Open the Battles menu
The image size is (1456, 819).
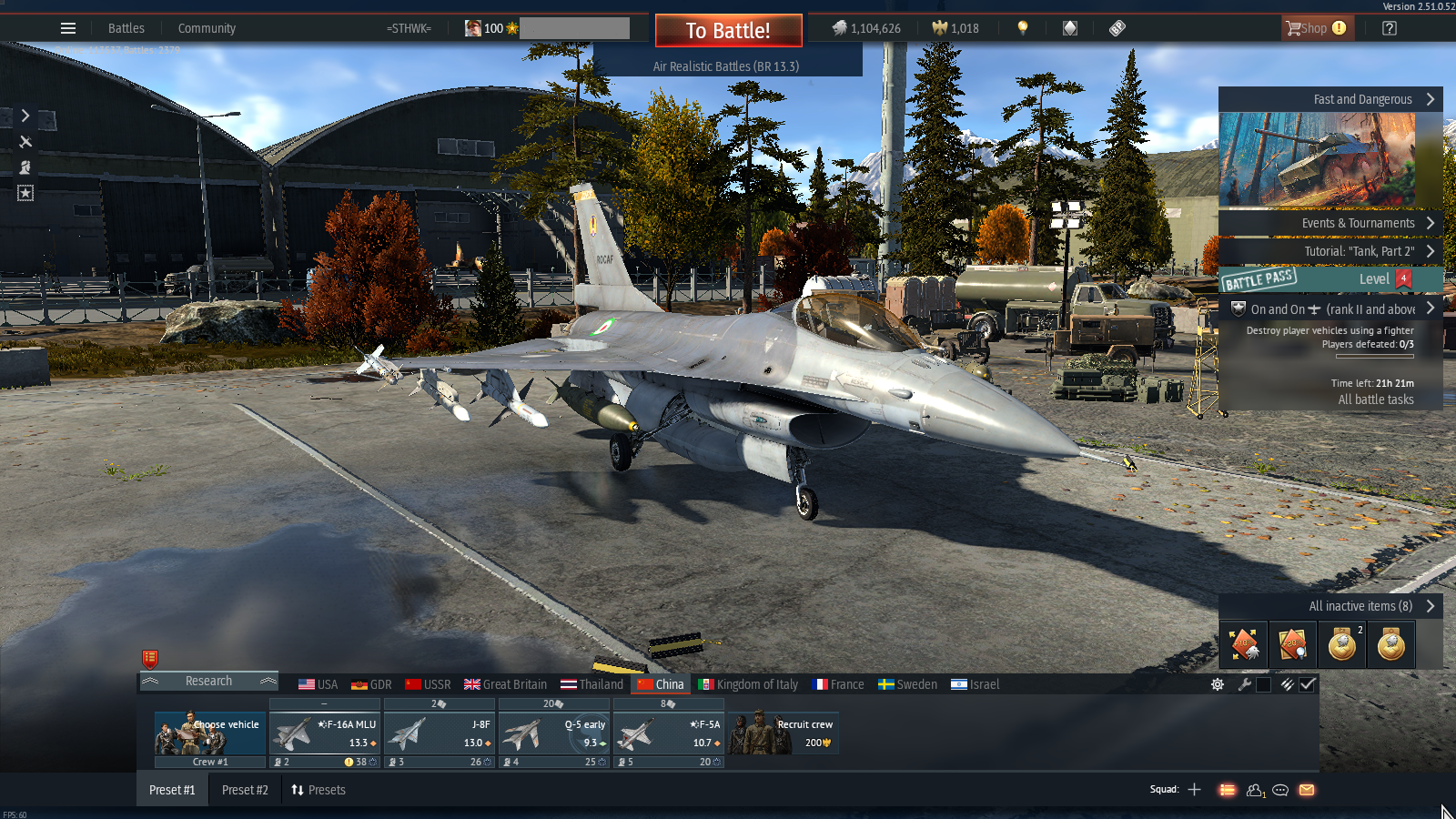[x=126, y=28]
